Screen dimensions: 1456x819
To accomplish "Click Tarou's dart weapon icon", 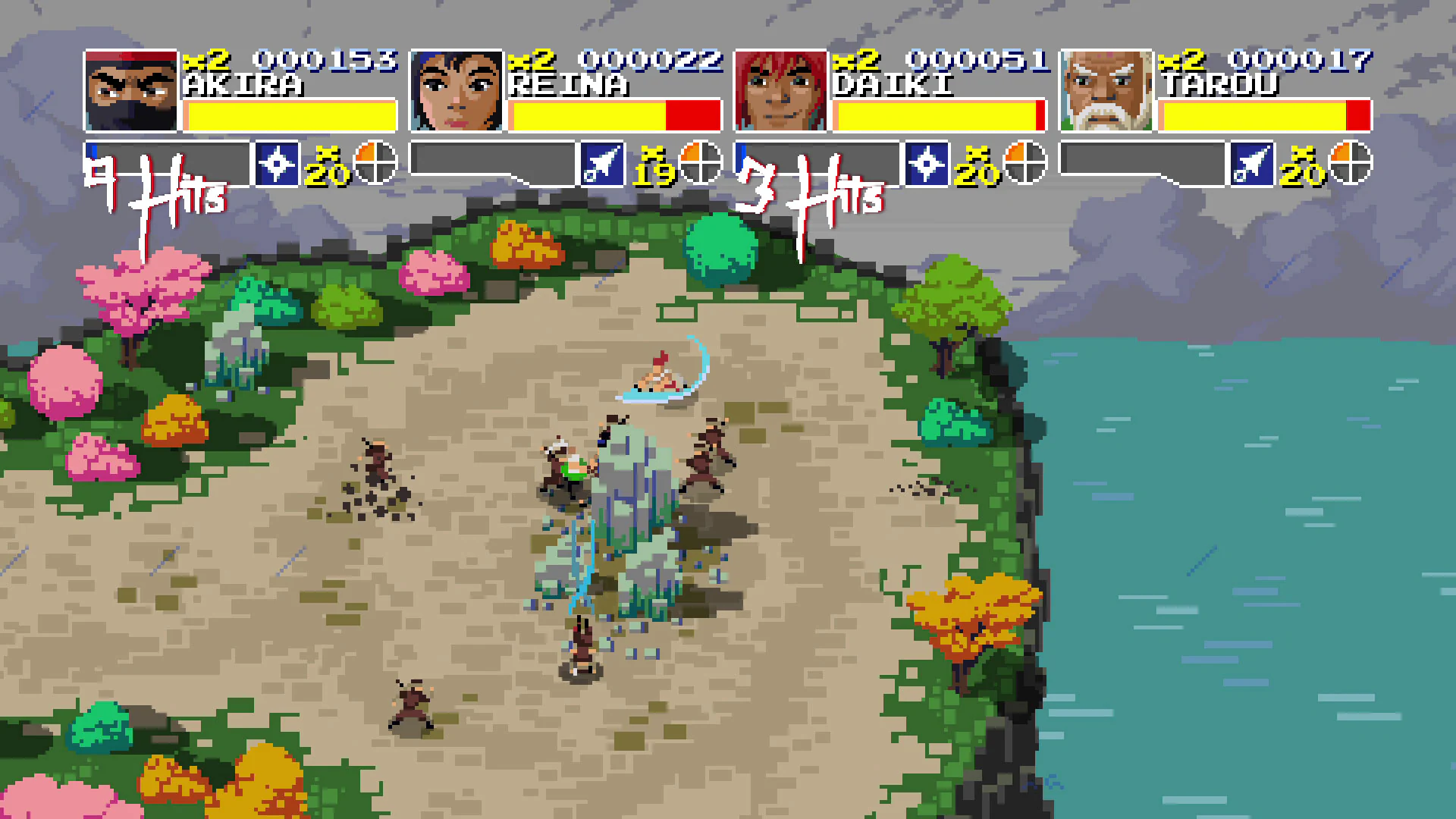I will 1252,162.
